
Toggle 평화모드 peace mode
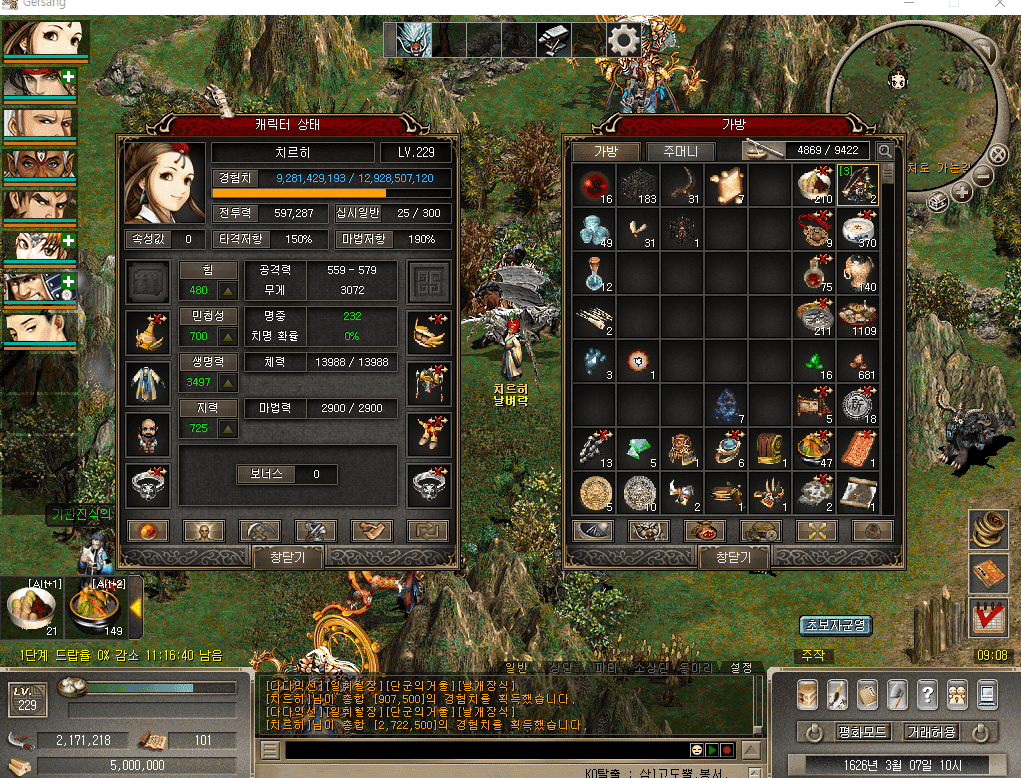point(862,732)
